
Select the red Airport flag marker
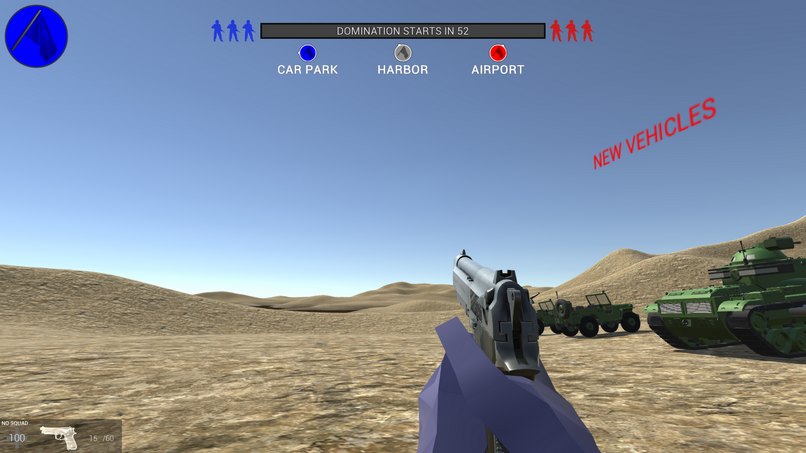[x=498, y=53]
